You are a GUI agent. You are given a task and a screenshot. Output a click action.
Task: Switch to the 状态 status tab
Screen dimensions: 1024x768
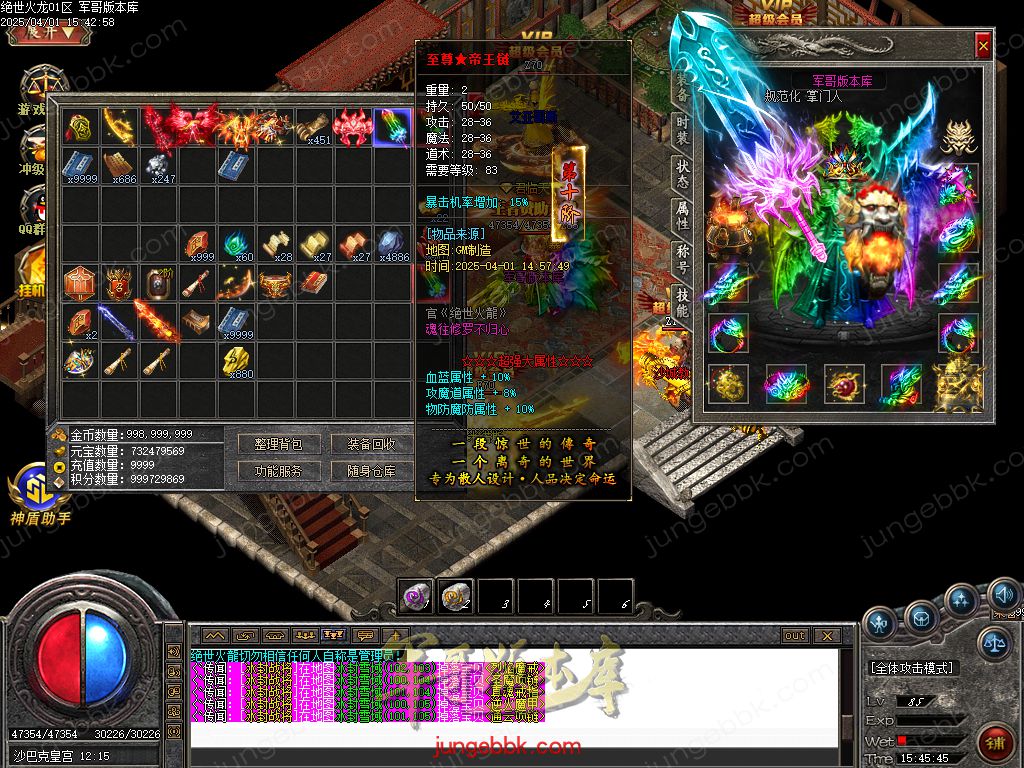(x=682, y=174)
